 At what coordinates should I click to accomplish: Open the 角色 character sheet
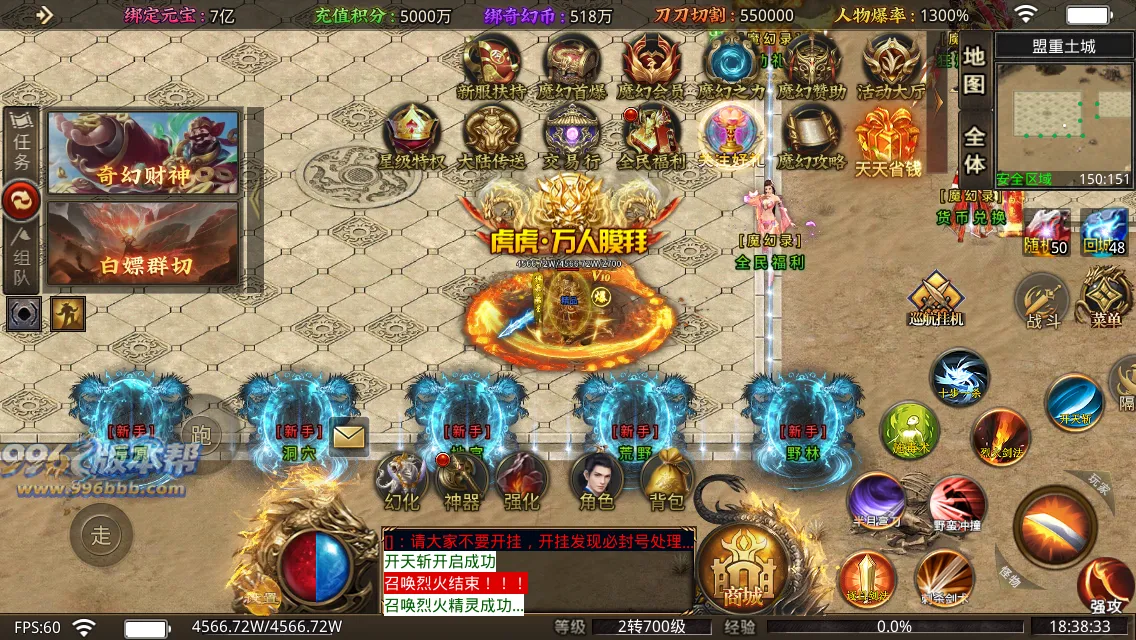[597, 479]
